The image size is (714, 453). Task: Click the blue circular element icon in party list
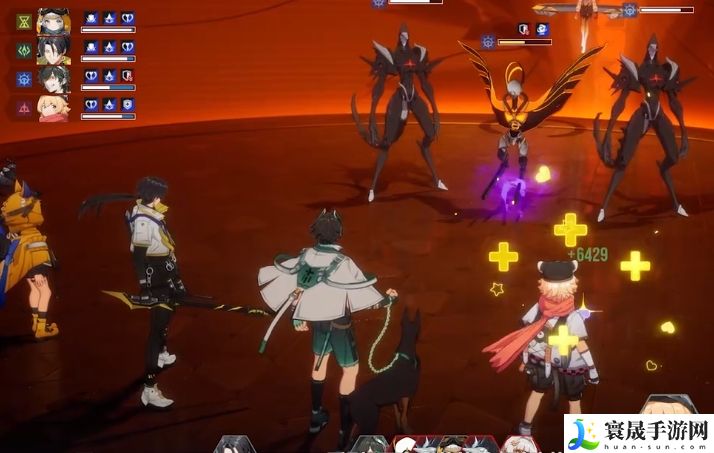24,78
